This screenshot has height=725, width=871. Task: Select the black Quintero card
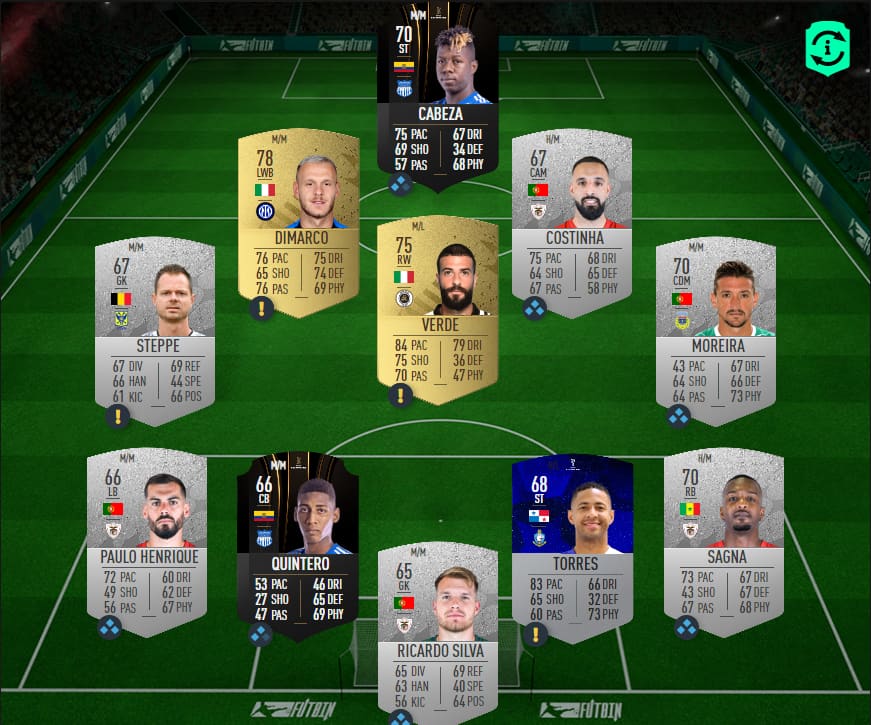coord(297,540)
